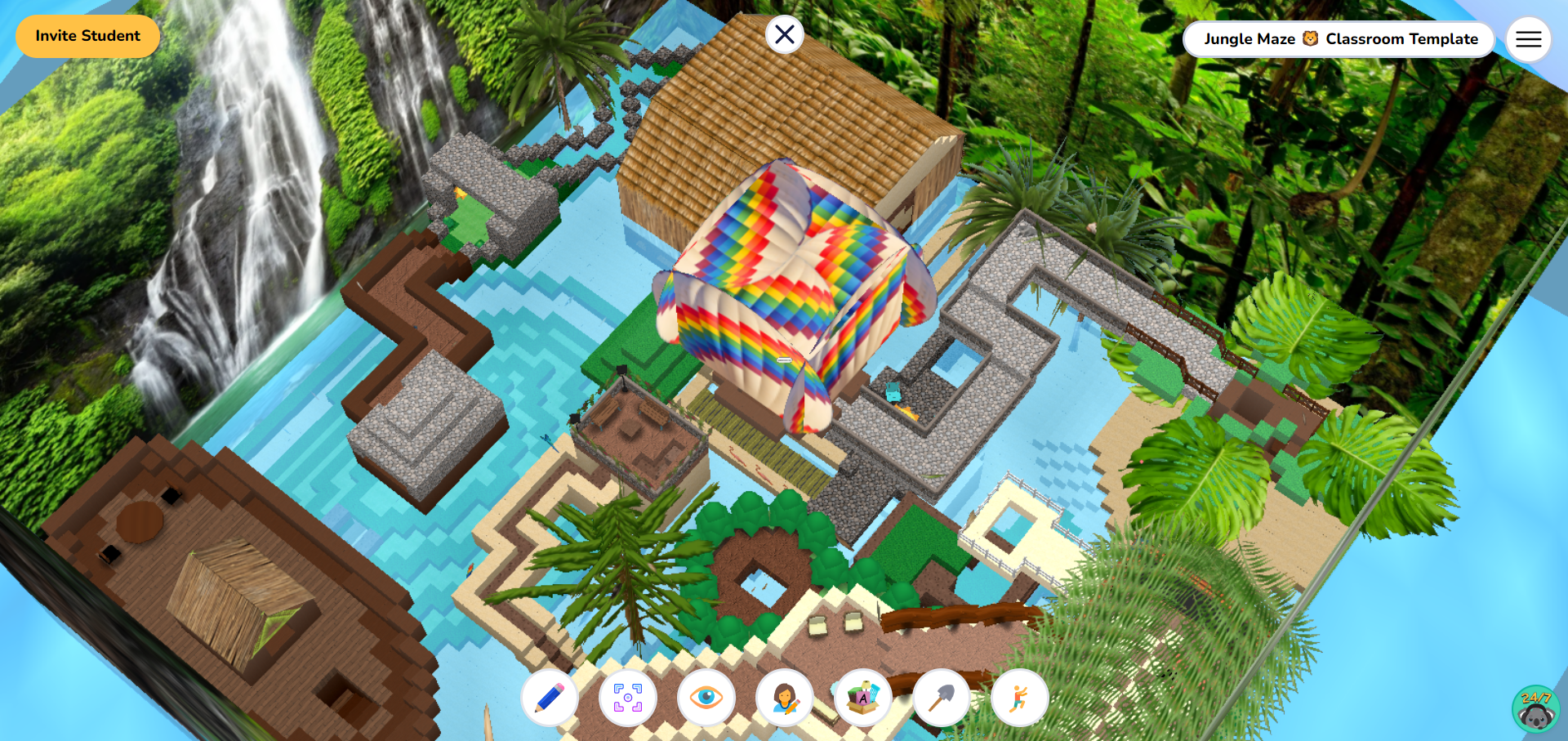Close the template view with the X

tap(785, 34)
